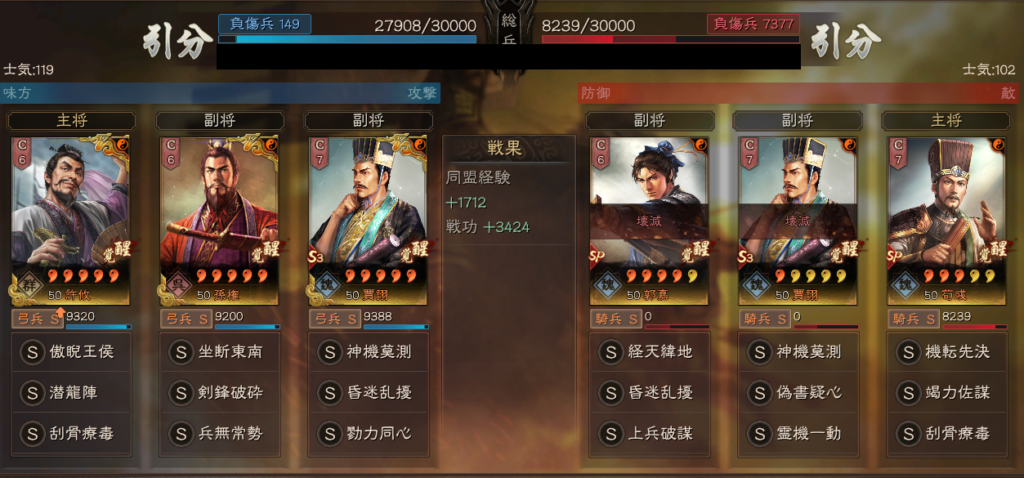The width and height of the screenshot is (1024, 478).
Task: Select the 坐断東南 skill
Action: coord(219,352)
